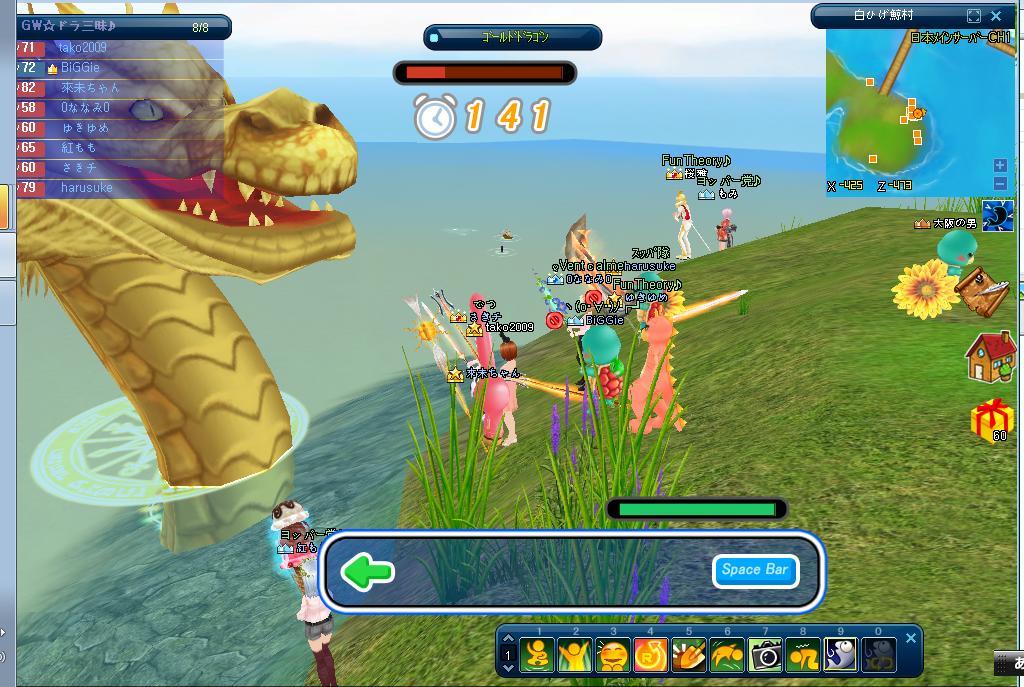The height and width of the screenshot is (687, 1024).
Task: Open the house icon menu
Action: coord(990,356)
